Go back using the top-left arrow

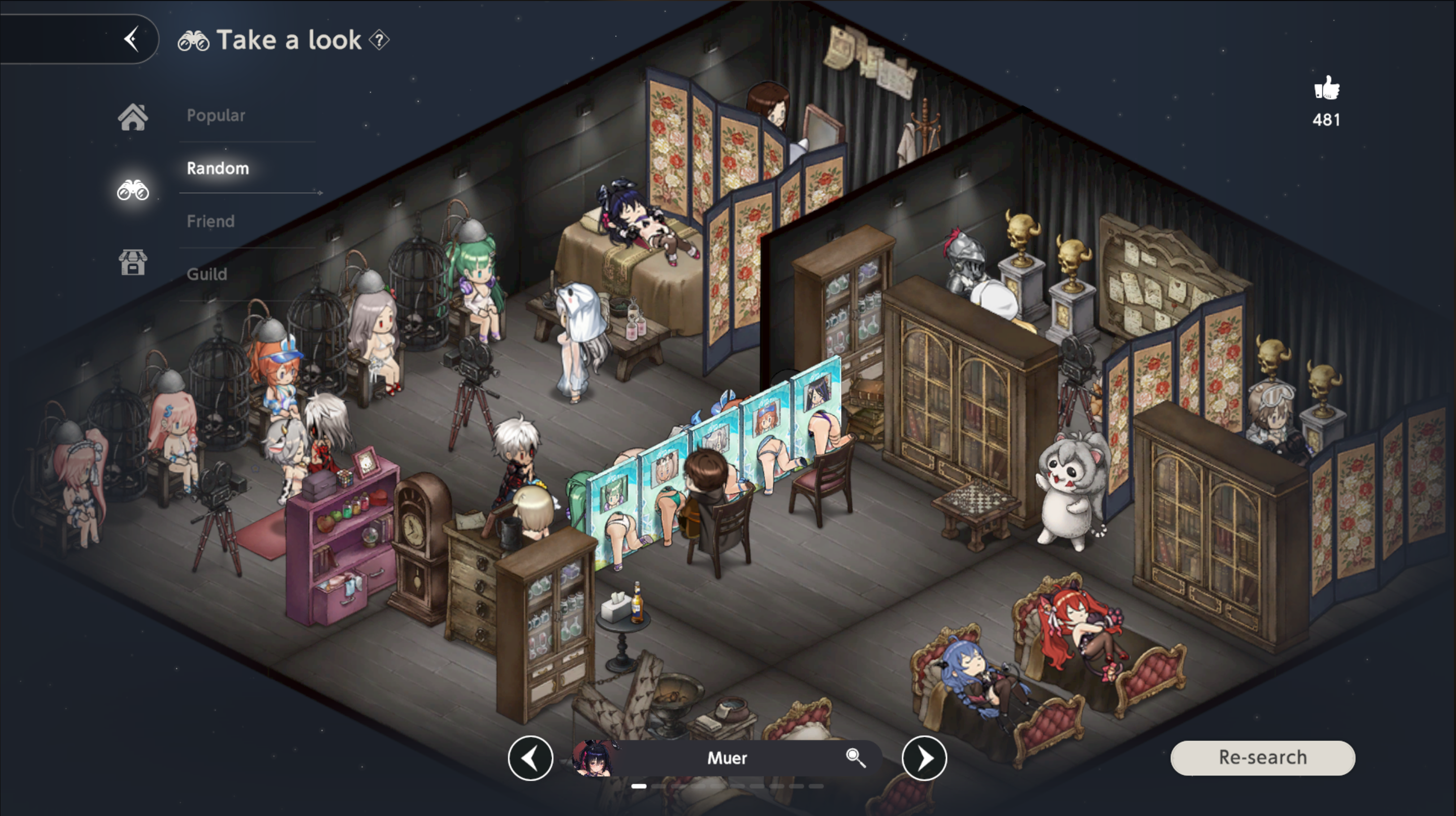coord(132,39)
